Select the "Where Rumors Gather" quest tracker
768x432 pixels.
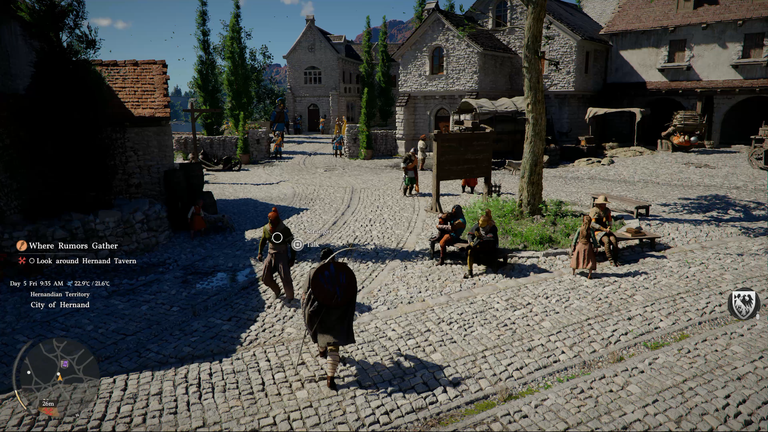point(73,245)
